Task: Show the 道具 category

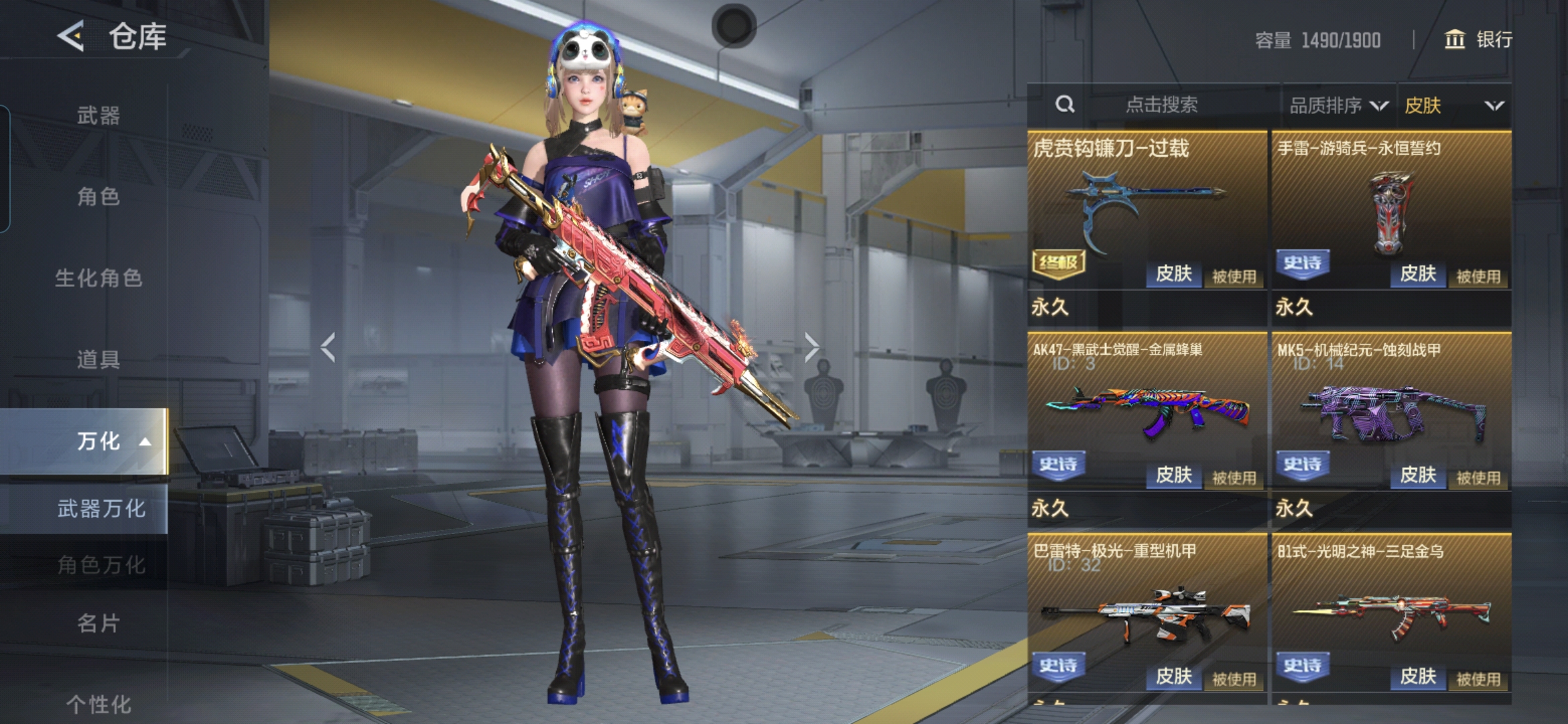Action: click(99, 359)
